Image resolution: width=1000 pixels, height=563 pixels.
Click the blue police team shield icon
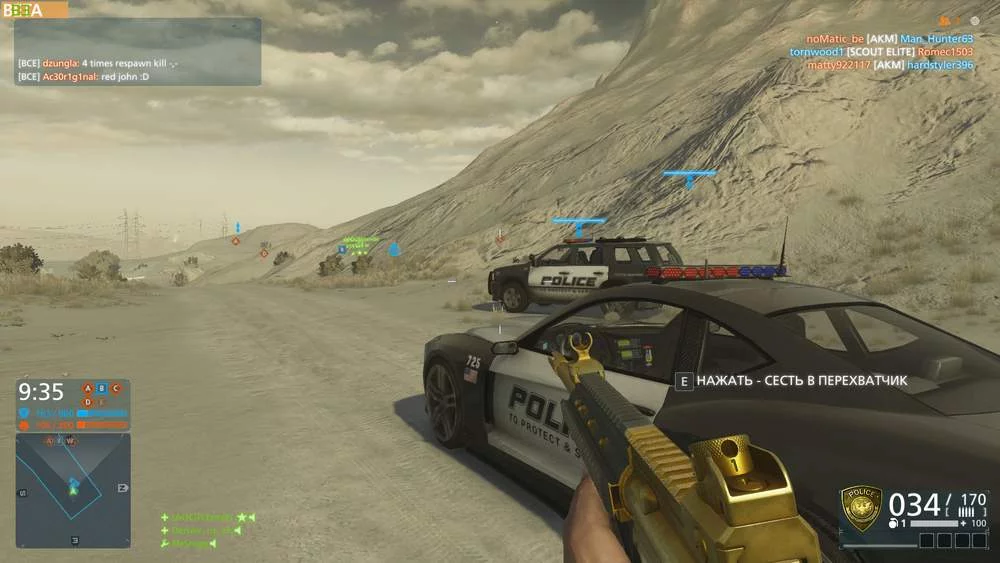(24, 412)
